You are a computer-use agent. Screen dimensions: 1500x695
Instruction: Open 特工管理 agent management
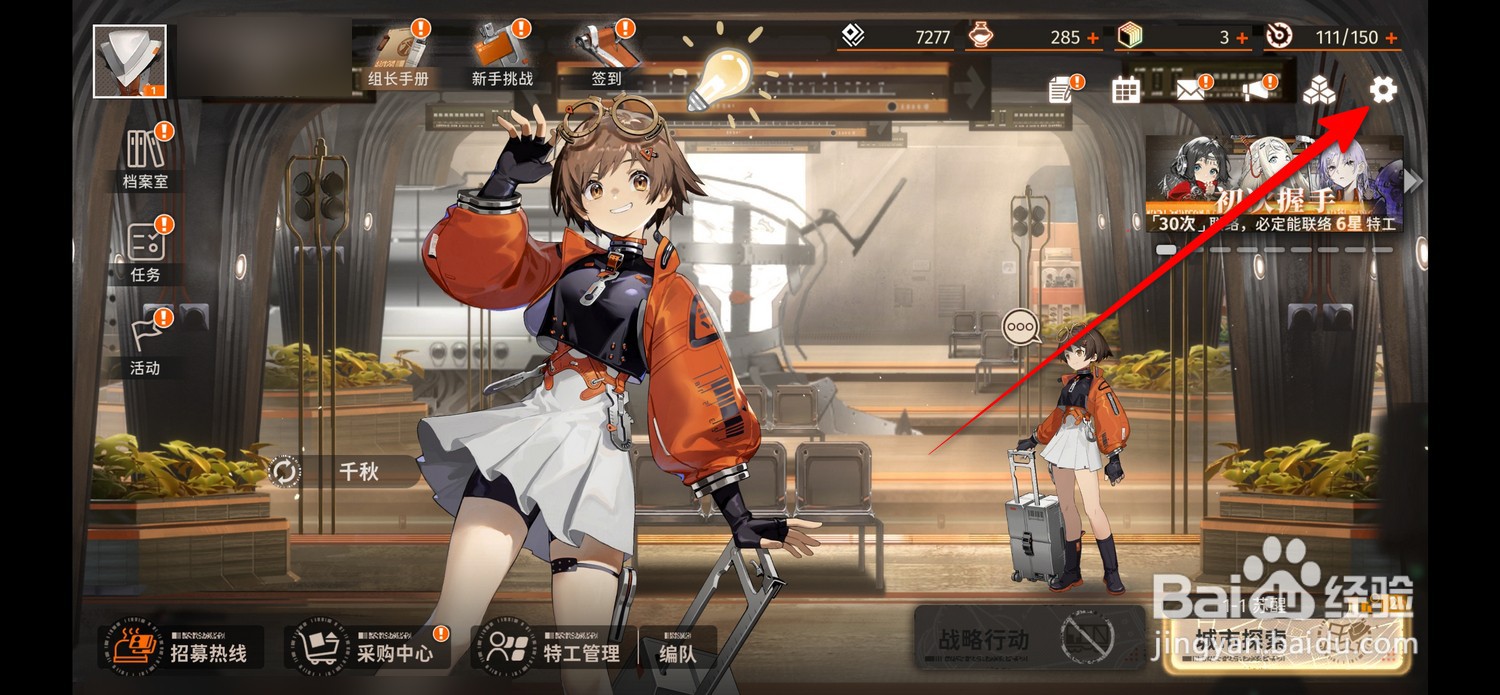pyautogui.click(x=553, y=648)
